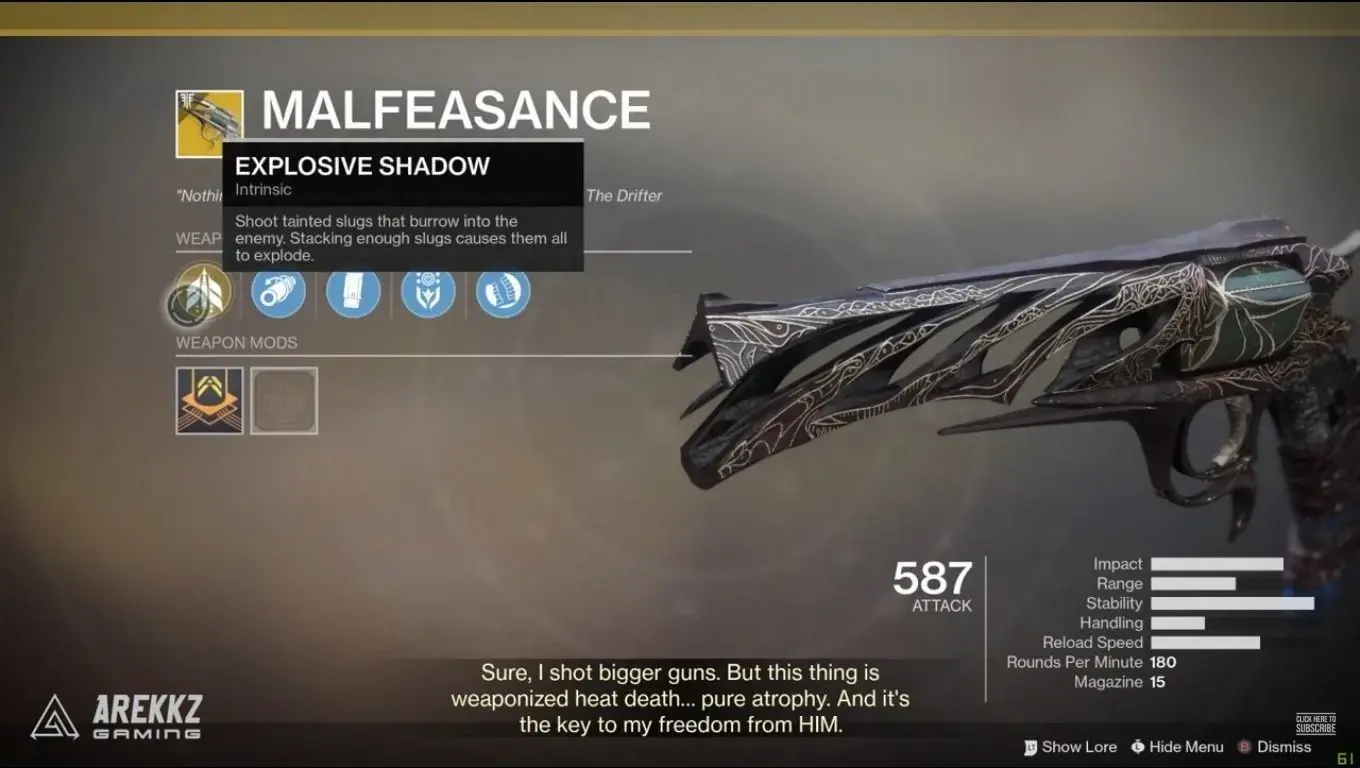Select the Dismiss menu entry
The image size is (1360, 768).
click(1283, 747)
